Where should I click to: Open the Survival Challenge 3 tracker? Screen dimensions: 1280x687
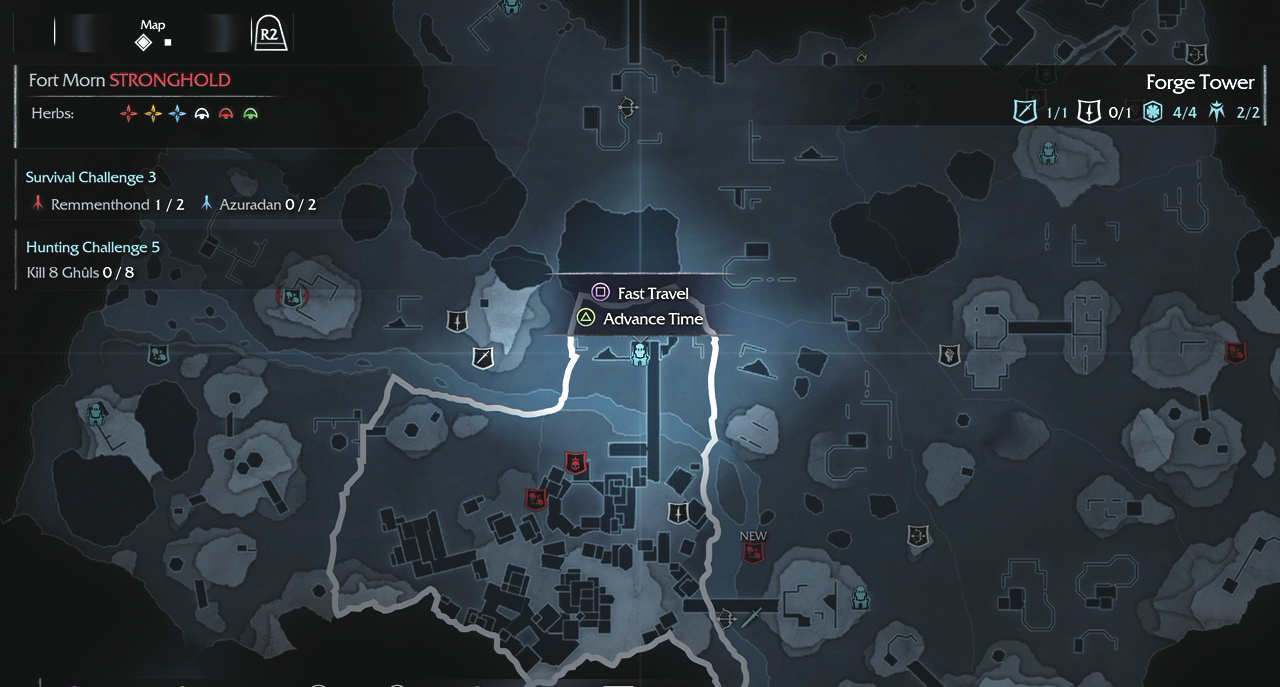(x=91, y=177)
